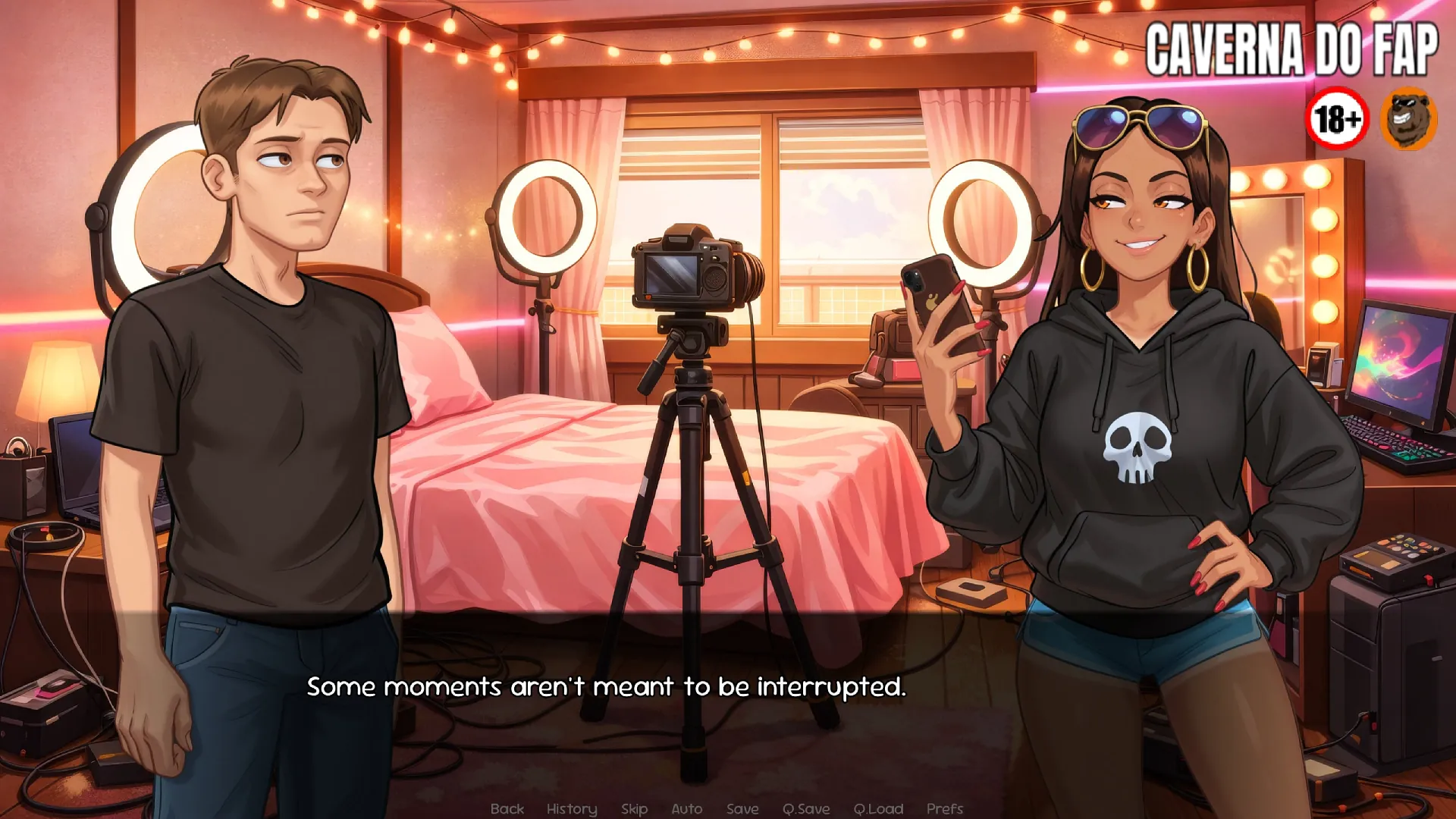Viewport: 1456px width, 819px height.
Task: Activate Skip to fast-forward dialogue
Action: [634, 809]
